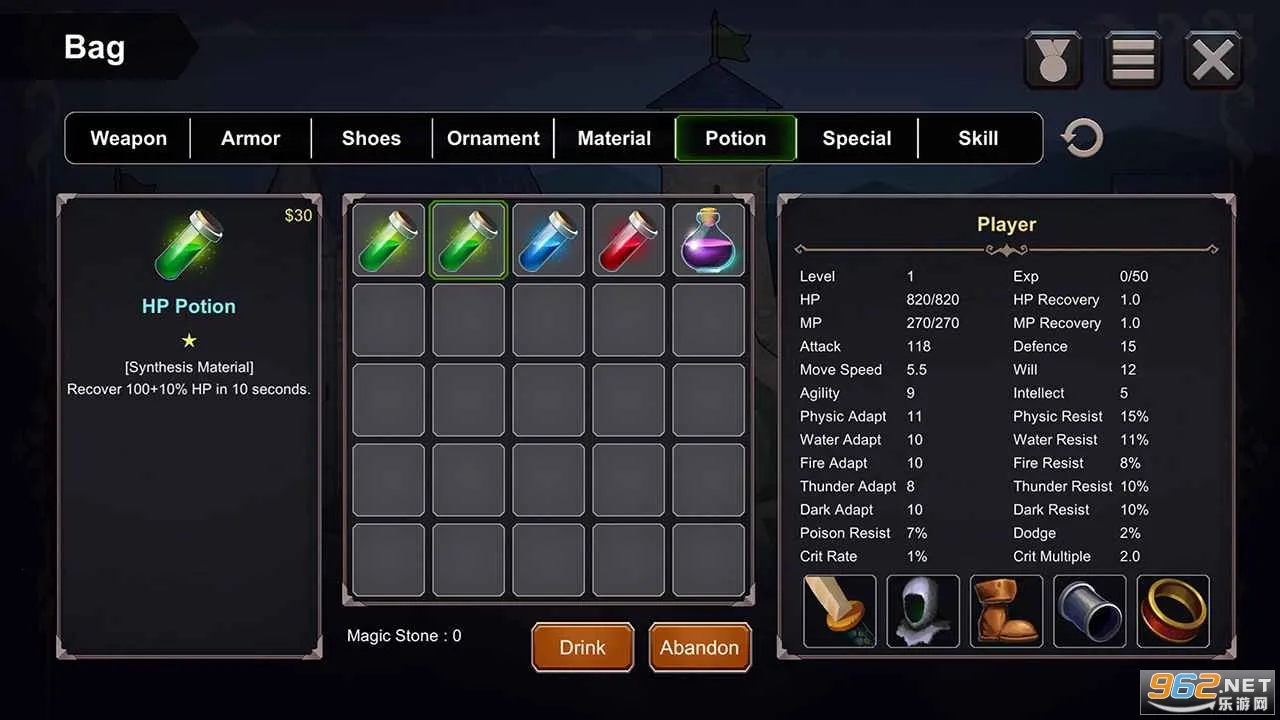Inspect the equipped hood armor piece
This screenshot has height=720, width=1280.
tap(922, 611)
